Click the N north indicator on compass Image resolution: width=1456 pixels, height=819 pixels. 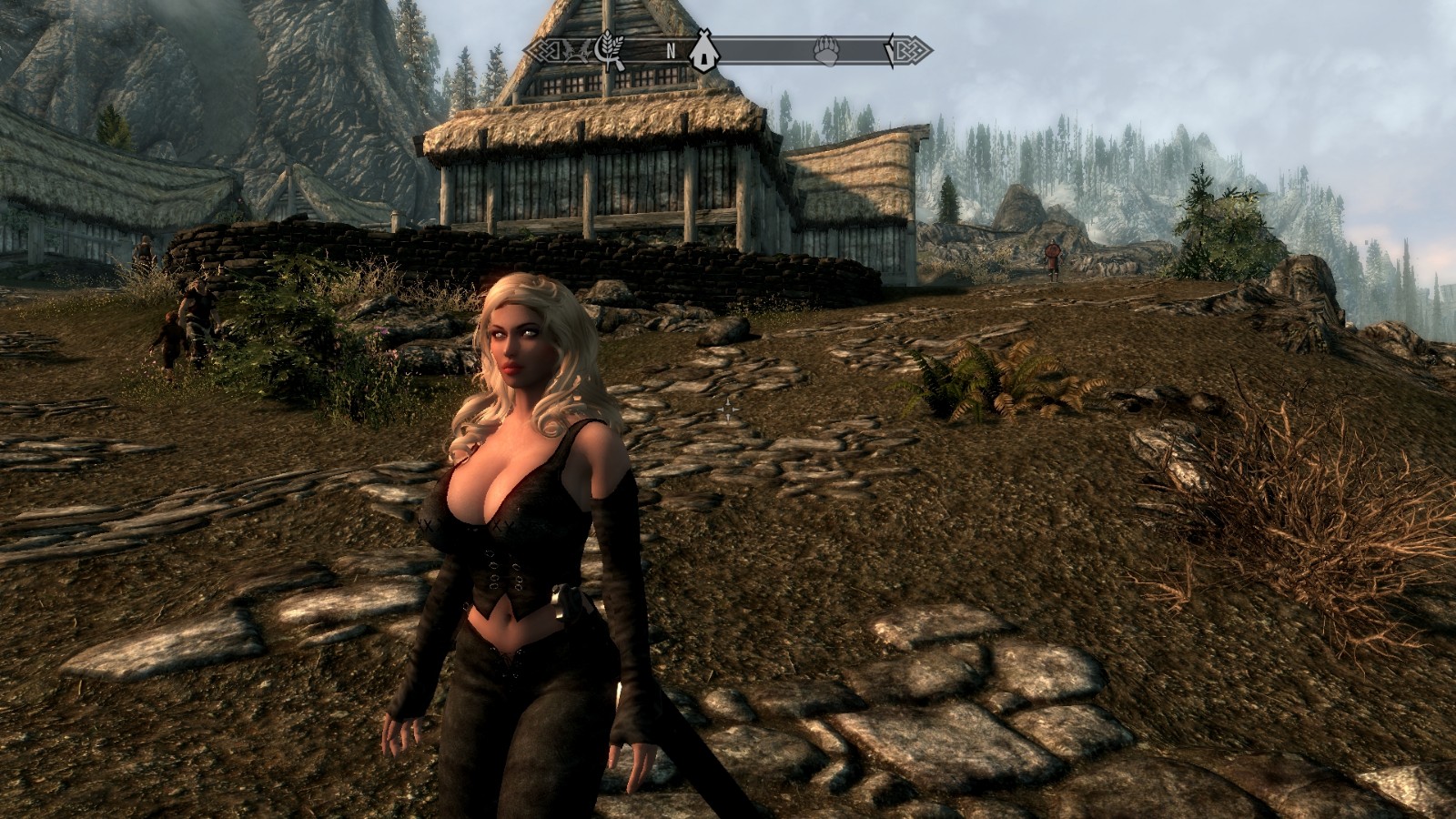click(x=671, y=51)
